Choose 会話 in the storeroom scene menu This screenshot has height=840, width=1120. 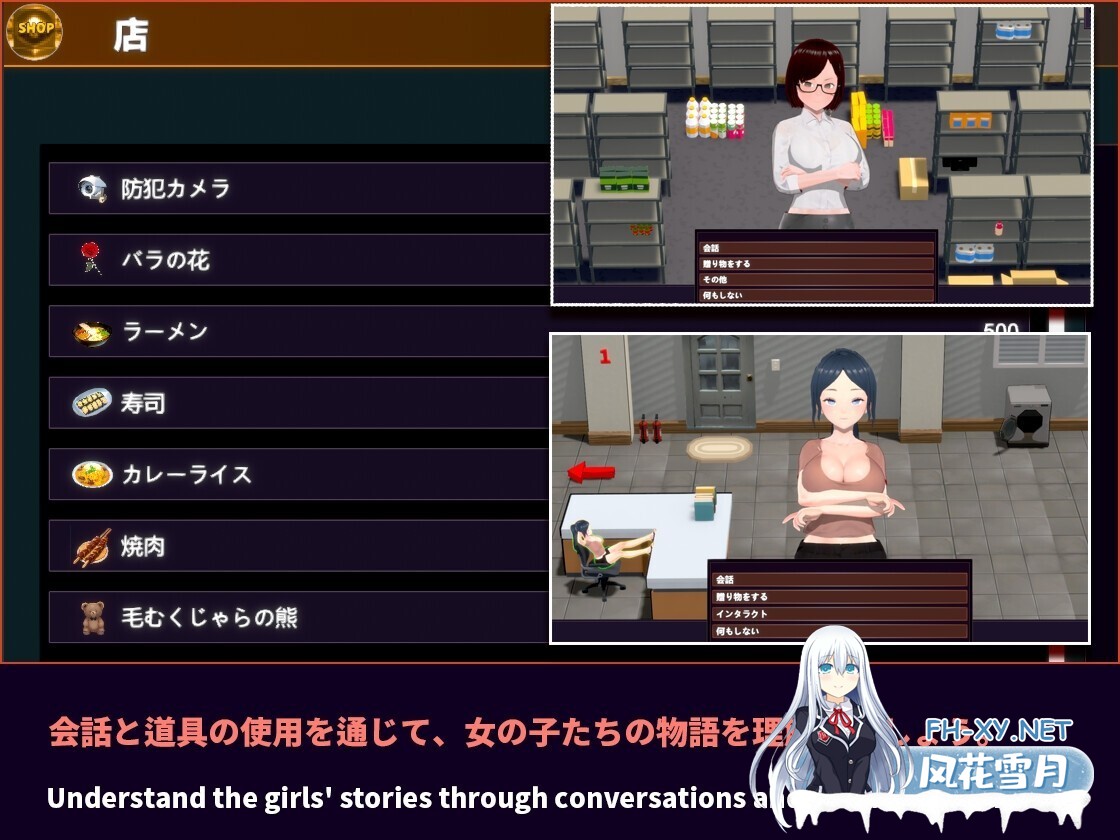coord(815,248)
